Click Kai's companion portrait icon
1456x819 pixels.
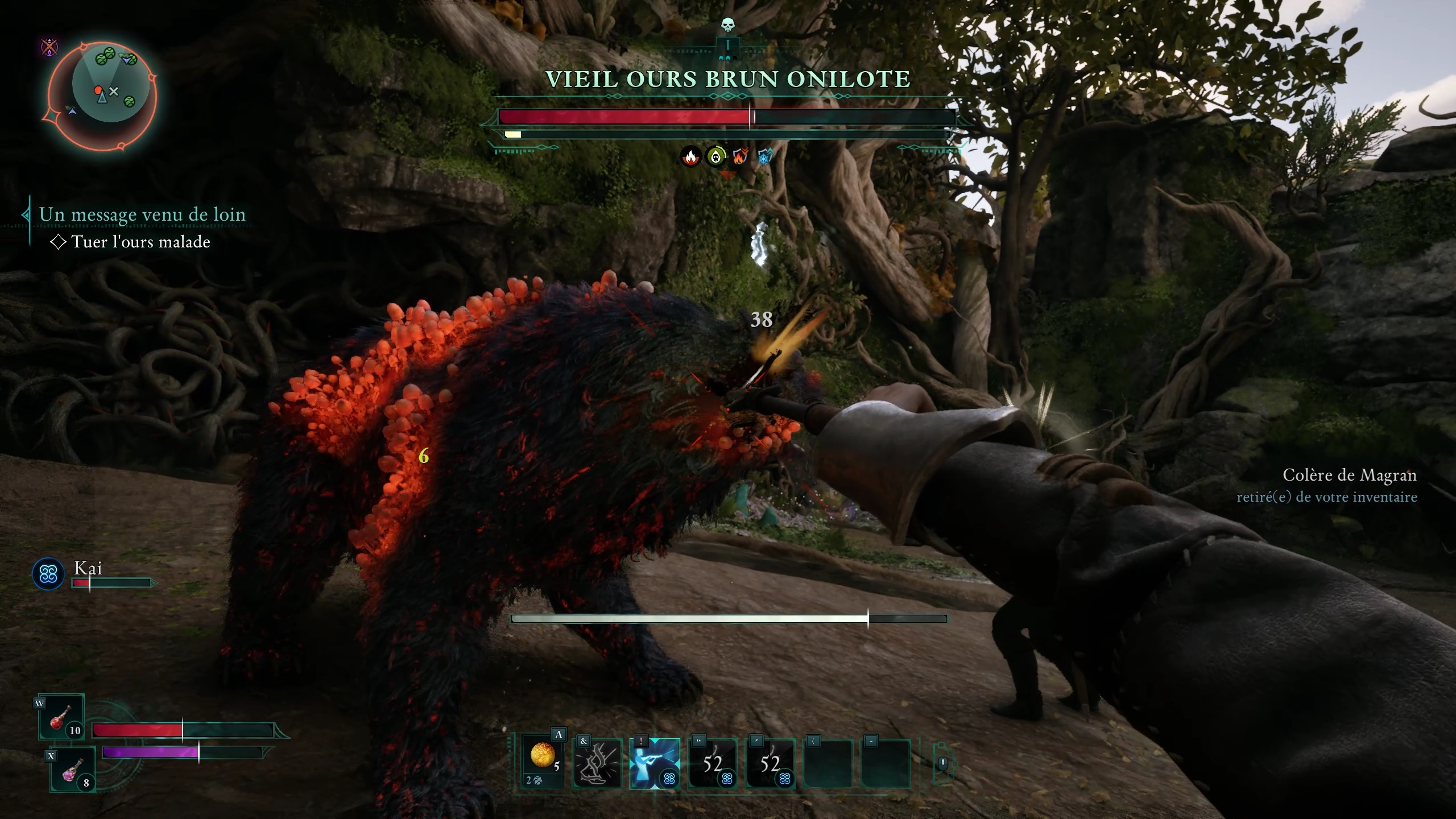[x=48, y=574]
